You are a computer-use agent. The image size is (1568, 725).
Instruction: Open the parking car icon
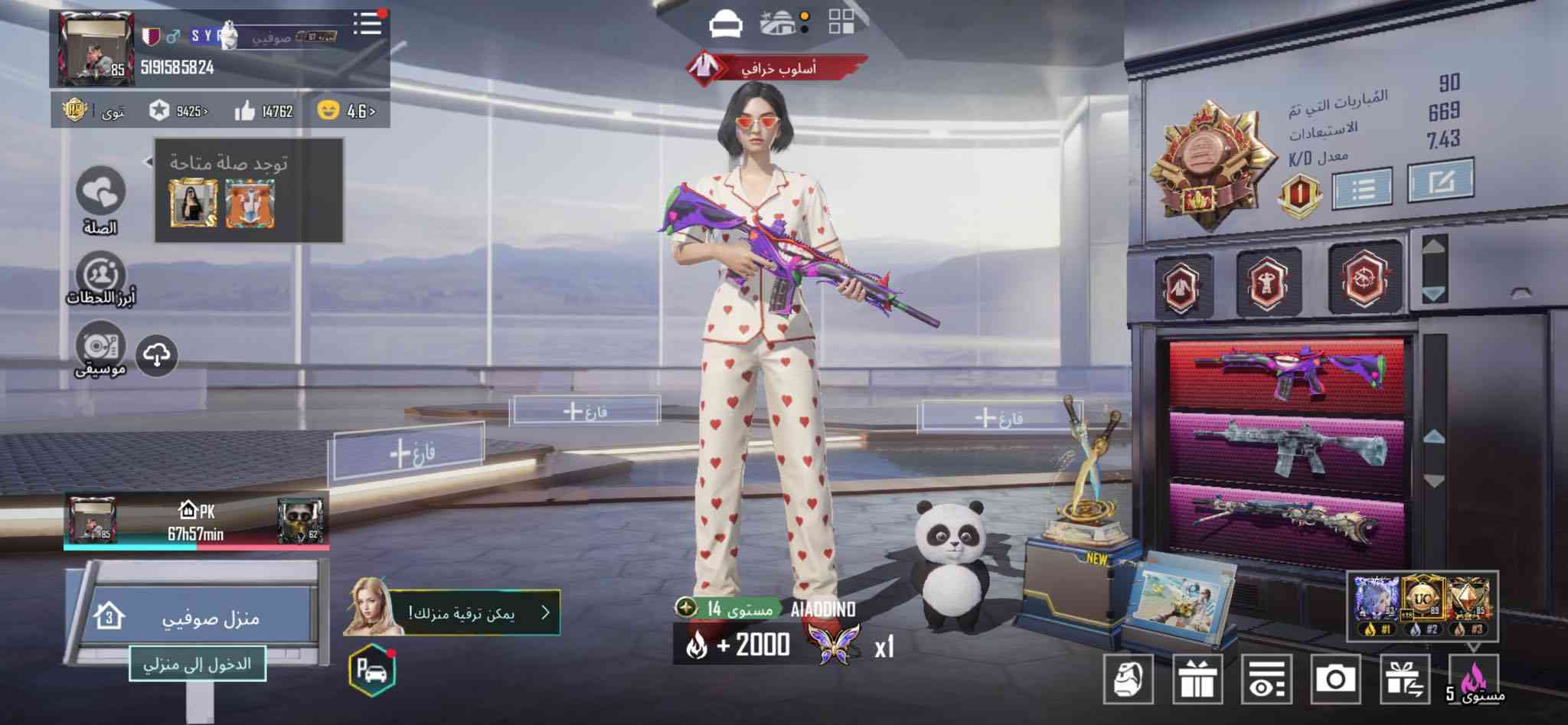tap(372, 670)
